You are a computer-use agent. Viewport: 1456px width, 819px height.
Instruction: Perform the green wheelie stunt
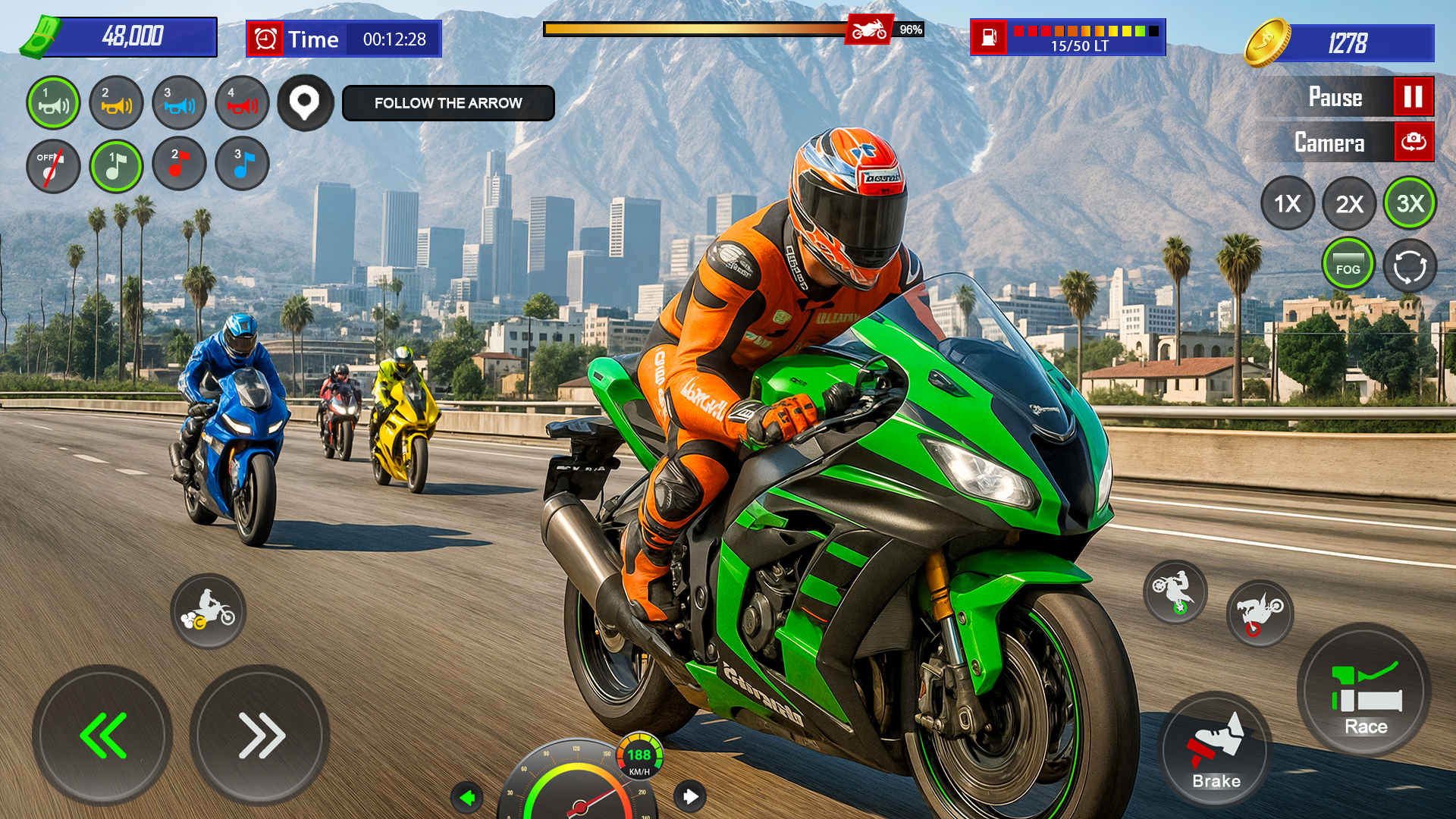click(x=1175, y=592)
